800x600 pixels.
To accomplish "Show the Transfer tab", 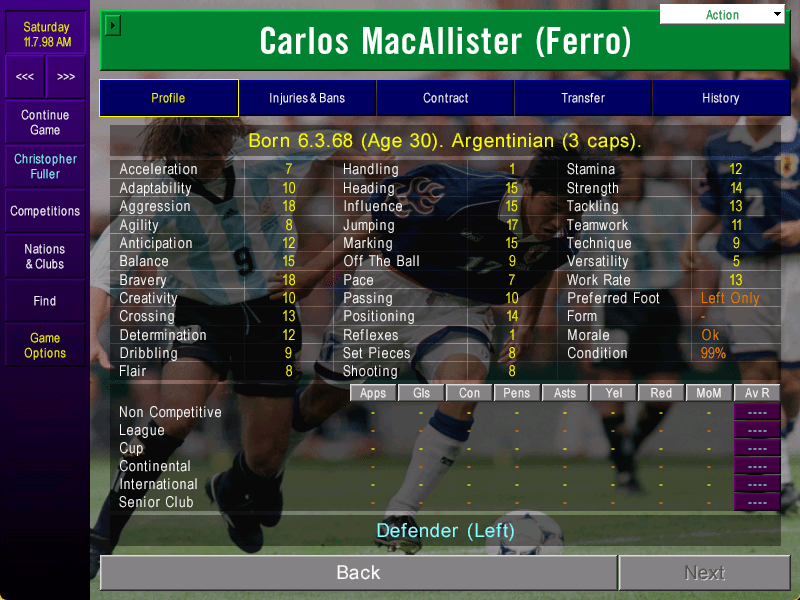I will (x=583, y=98).
